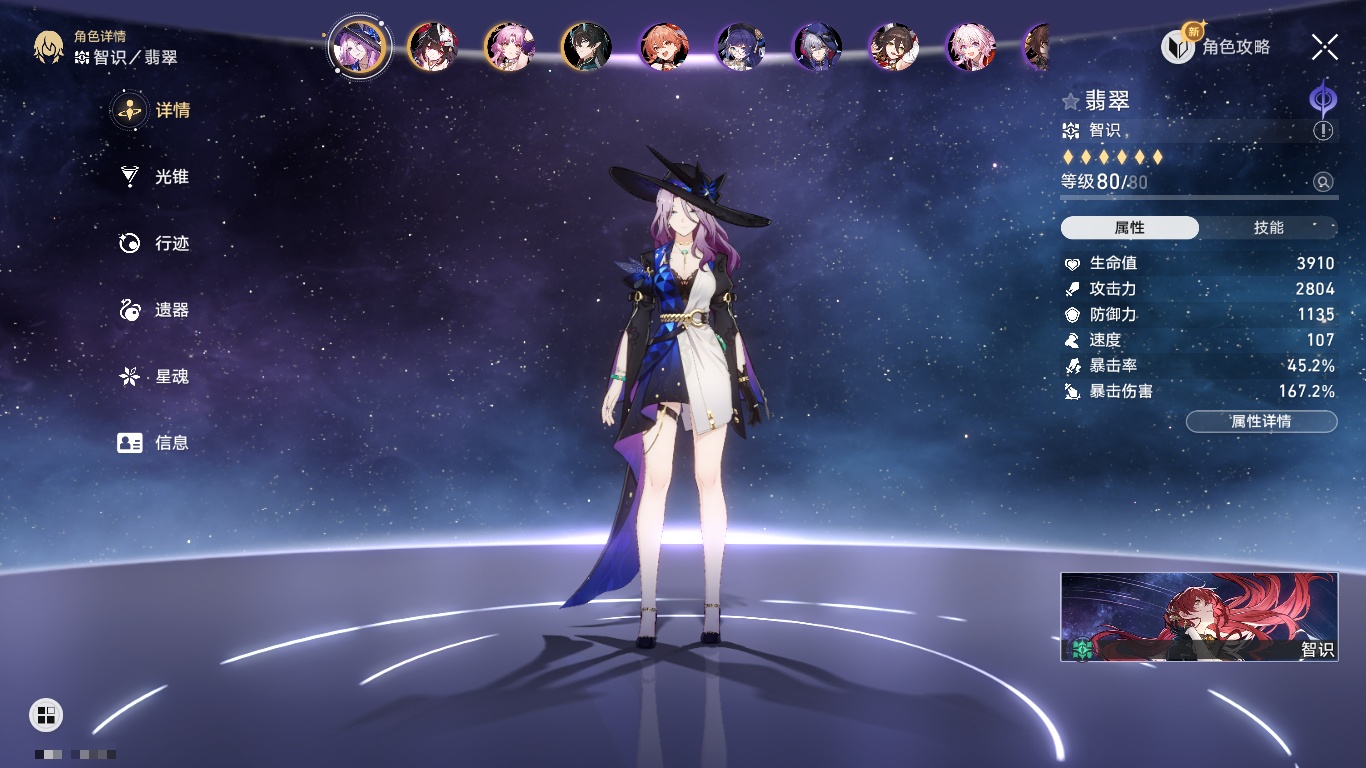The height and width of the screenshot is (768, 1366).
Task: Select the red fox-mask character portrait
Action: (433, 47)
